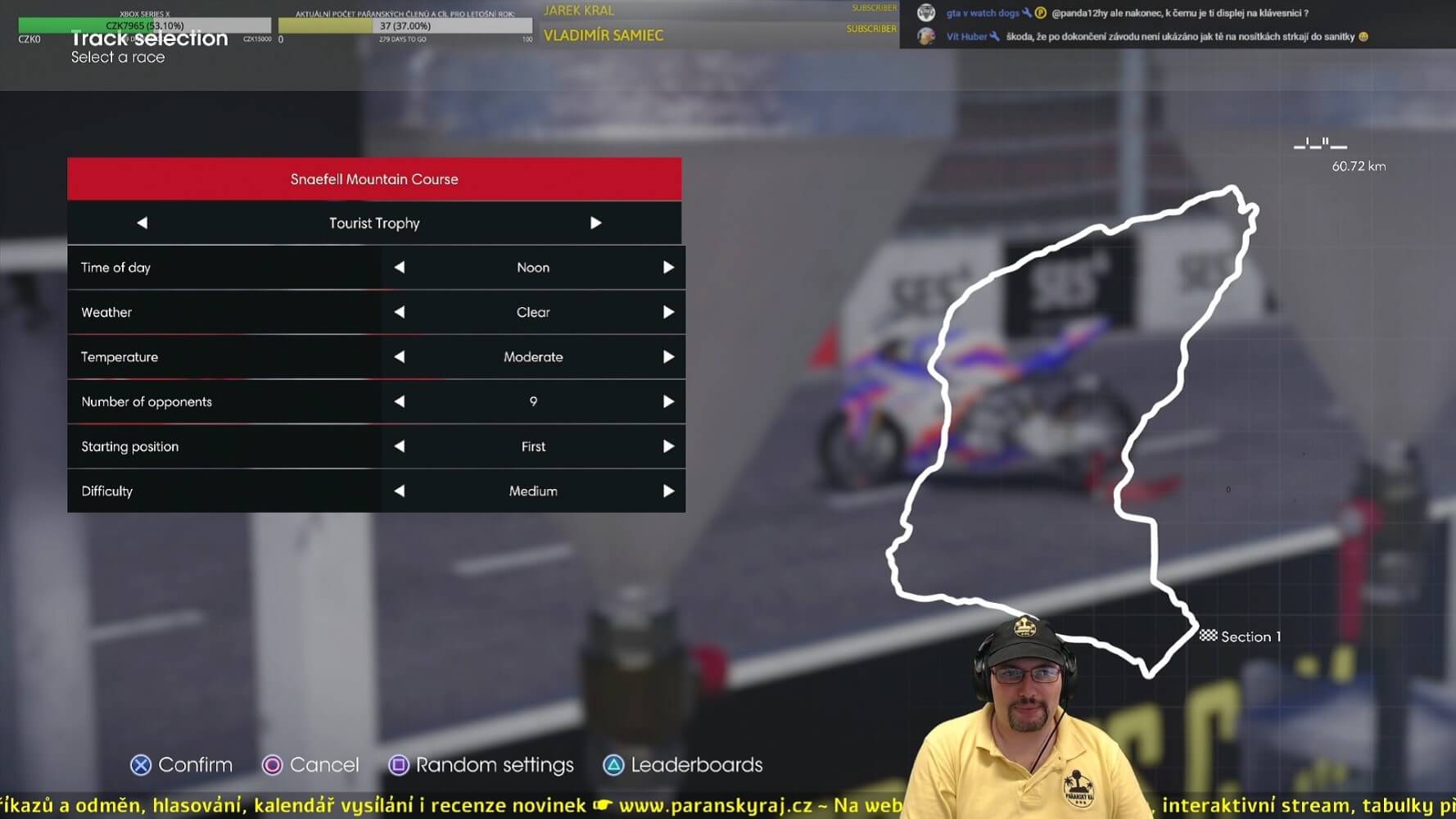Change Time of day to the previous option
Viewport: 1456px width, 819px height.
[x=400, y=268]
